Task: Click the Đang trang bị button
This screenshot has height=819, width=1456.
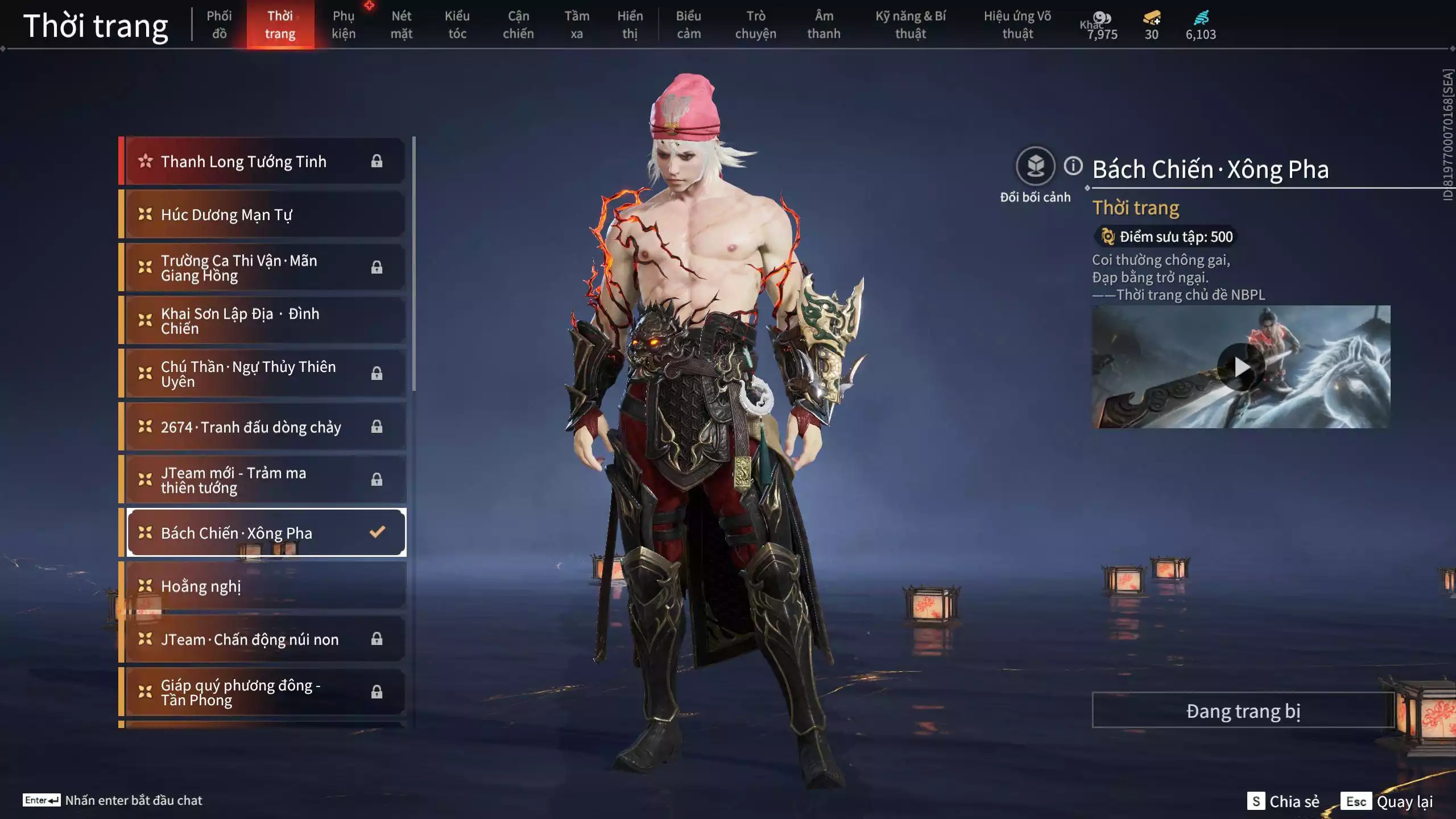Action: point(1243,711)
